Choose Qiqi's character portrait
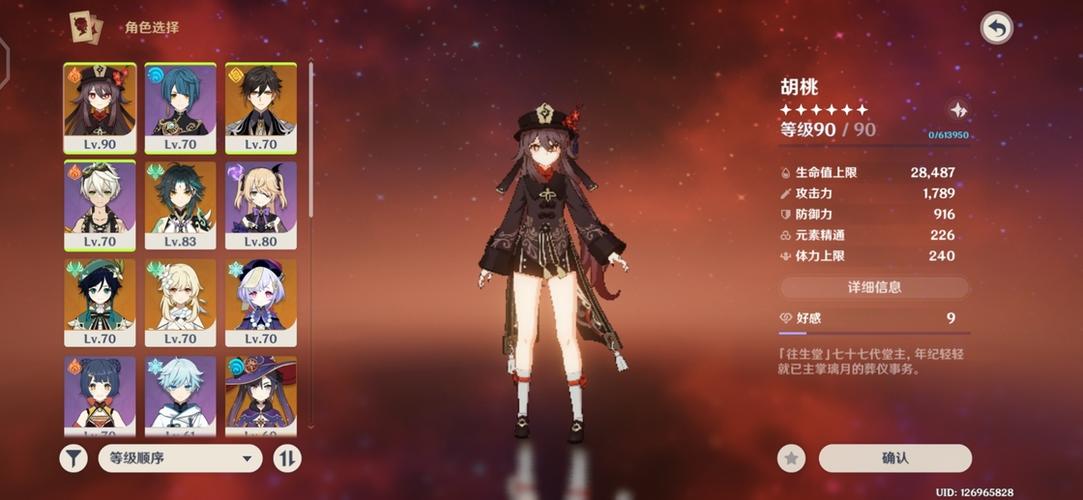 [x=260, y=301]
